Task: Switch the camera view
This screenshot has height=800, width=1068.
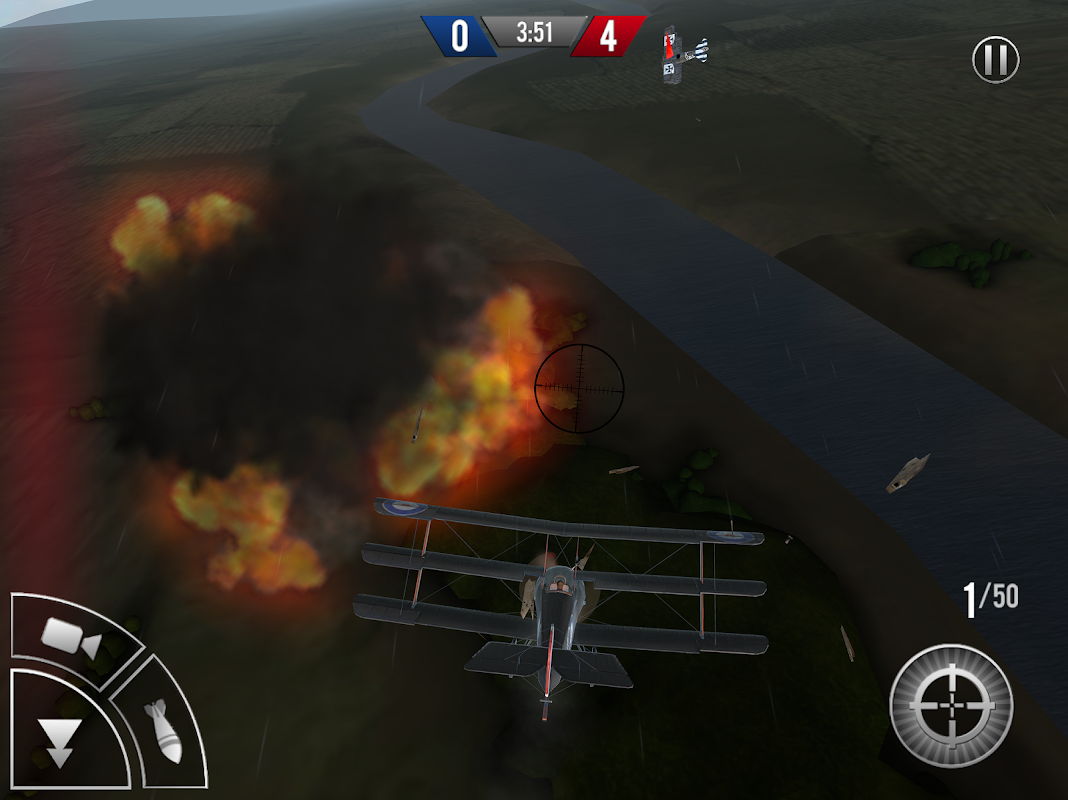Action: 70,637
